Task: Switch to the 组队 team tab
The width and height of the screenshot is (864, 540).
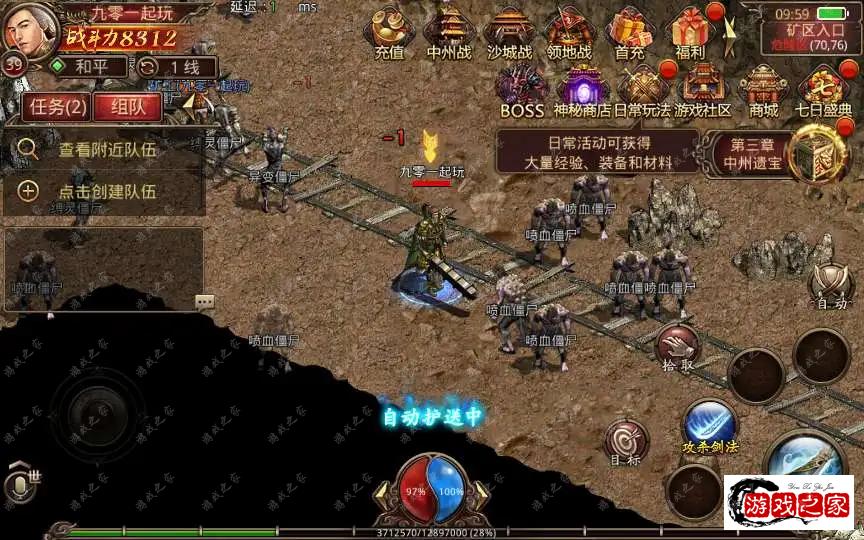Action: [127, 106]
